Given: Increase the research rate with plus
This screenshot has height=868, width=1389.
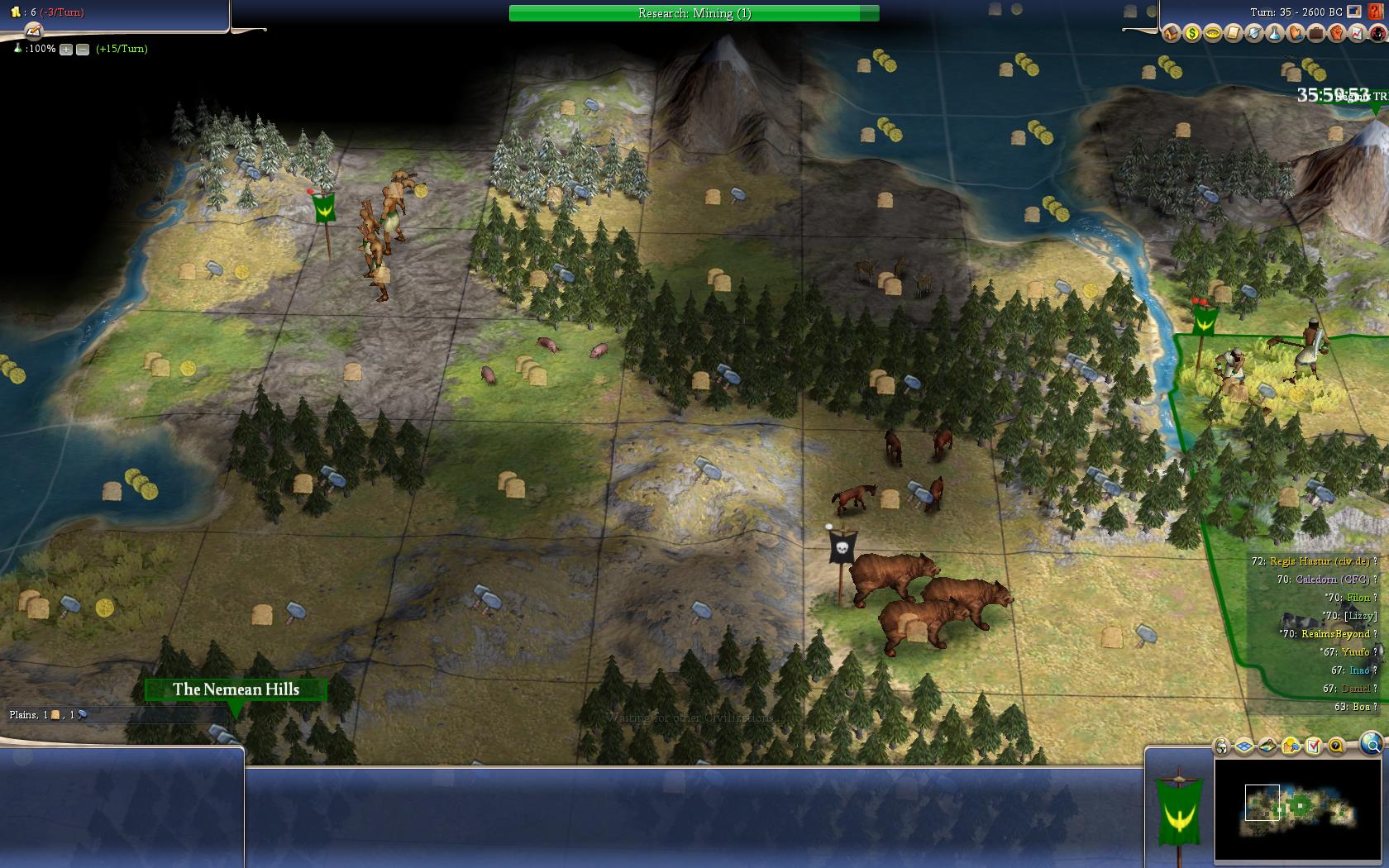Looking at the screenshot, I should pyautogui.click(x=66, y=49).
